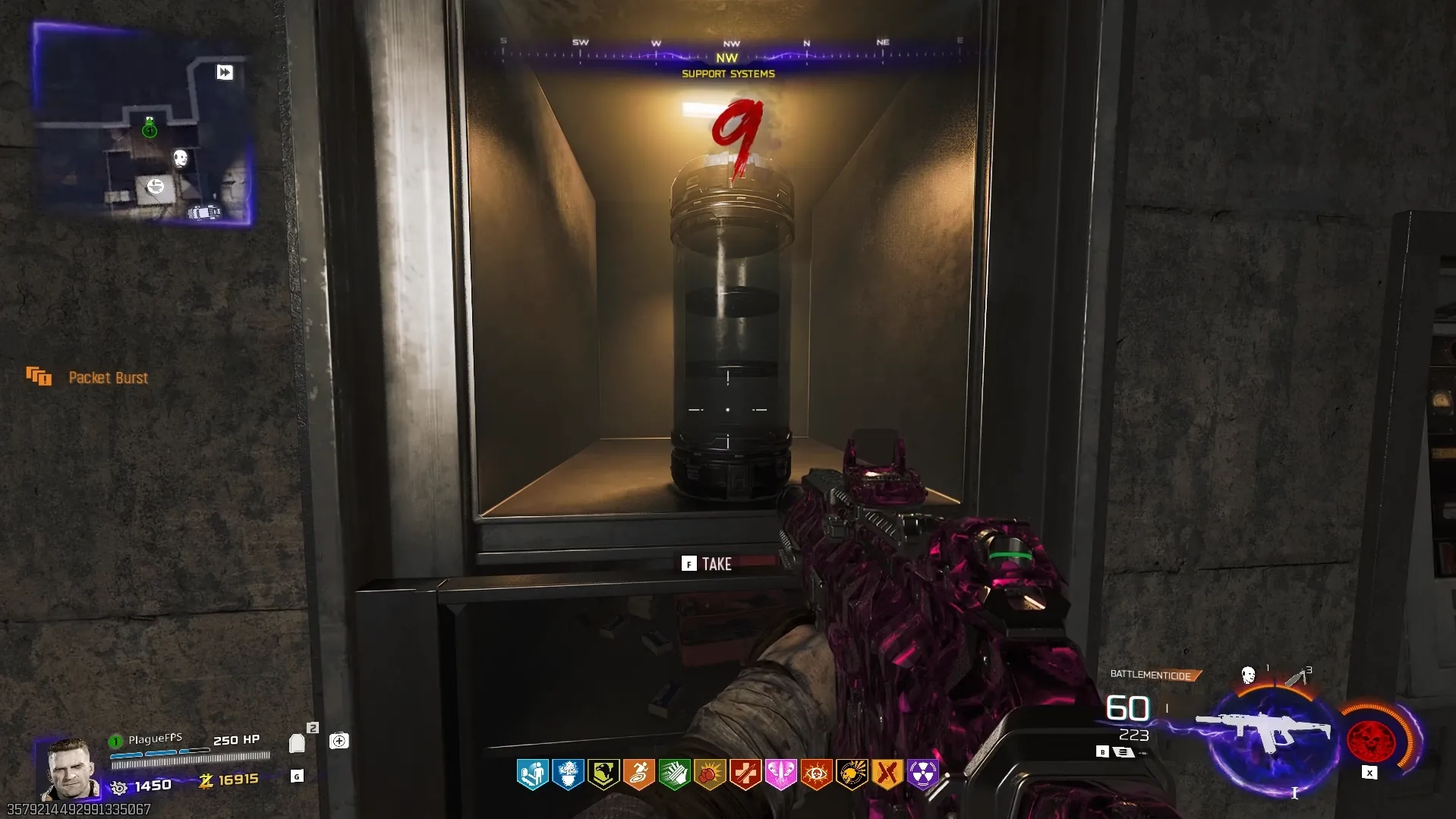Select the green fast hands perk icon
This screenshot has height=819, width=1456.
click(674, 774)
